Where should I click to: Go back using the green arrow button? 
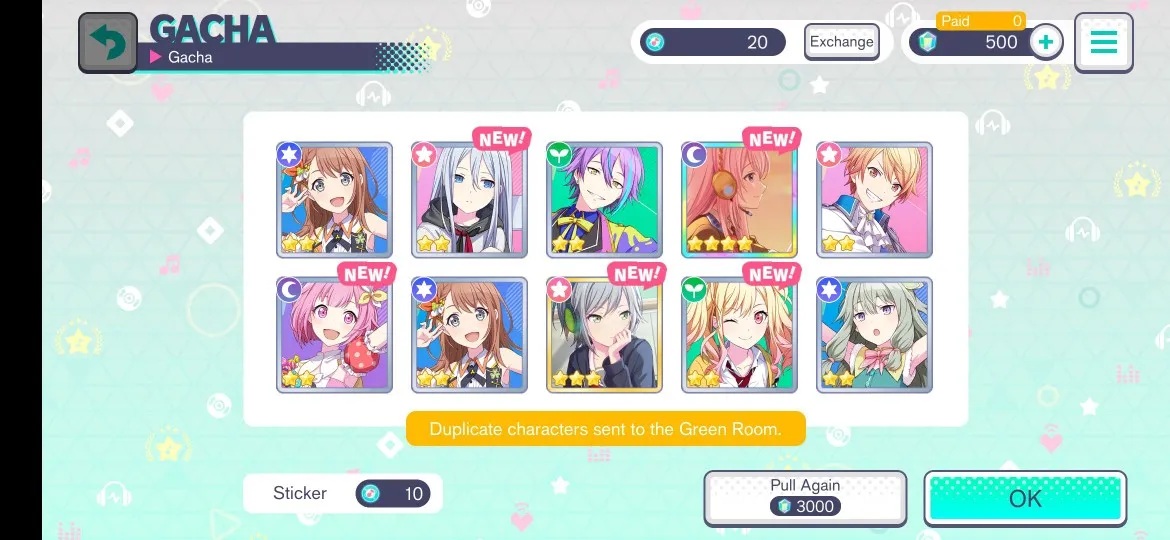pos(108,43)
